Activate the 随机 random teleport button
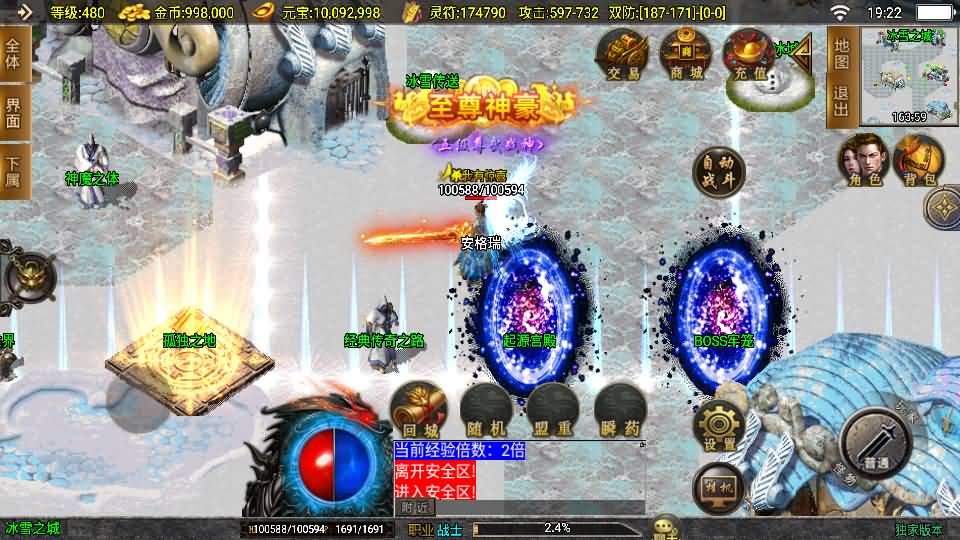 [484, 409]
